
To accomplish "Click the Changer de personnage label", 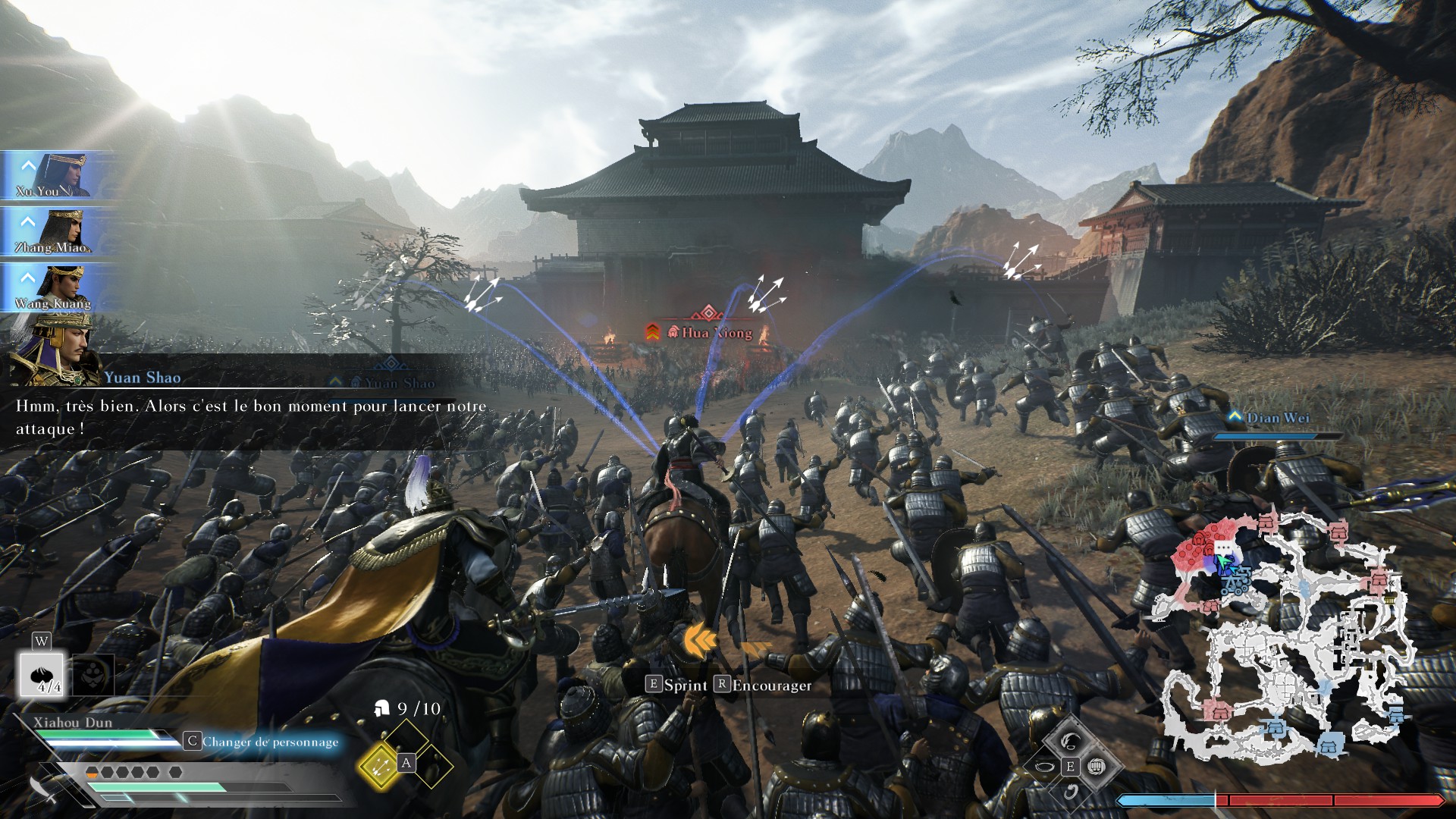I will (x=270, y=742).
